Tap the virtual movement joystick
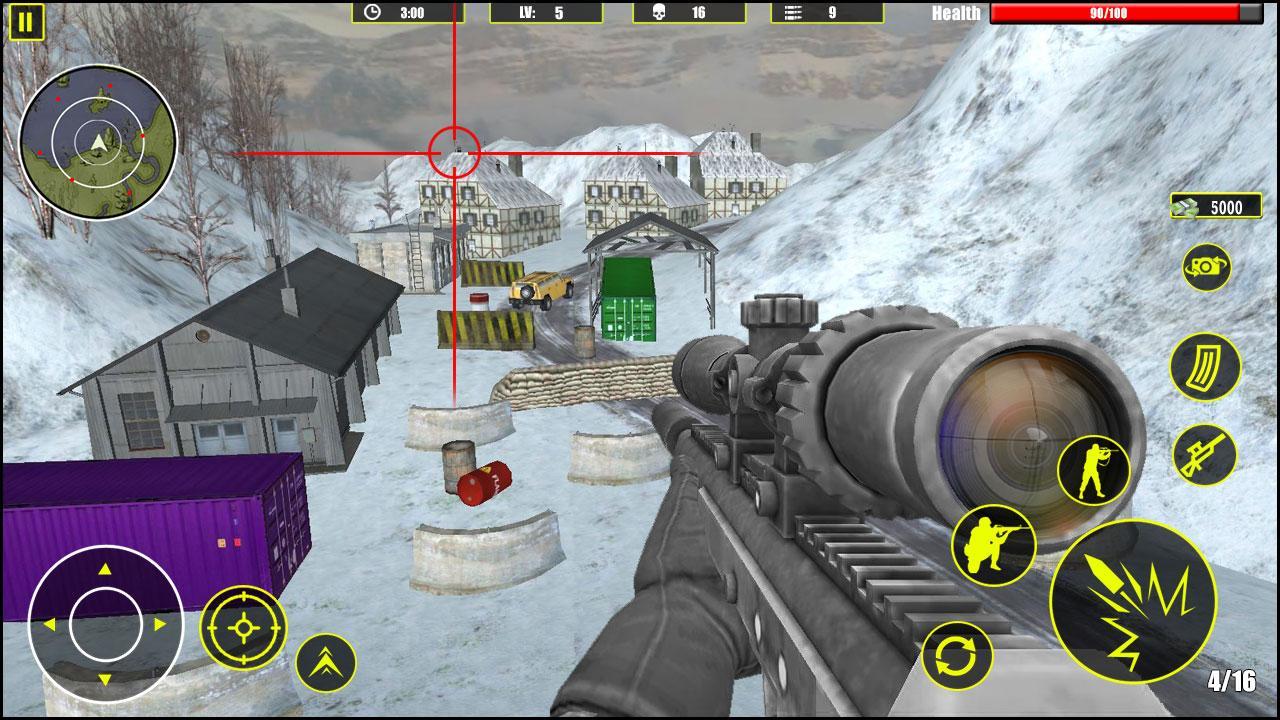This screenshot has width=1280, height=720. pyautogui.click(x=105, y=624)
